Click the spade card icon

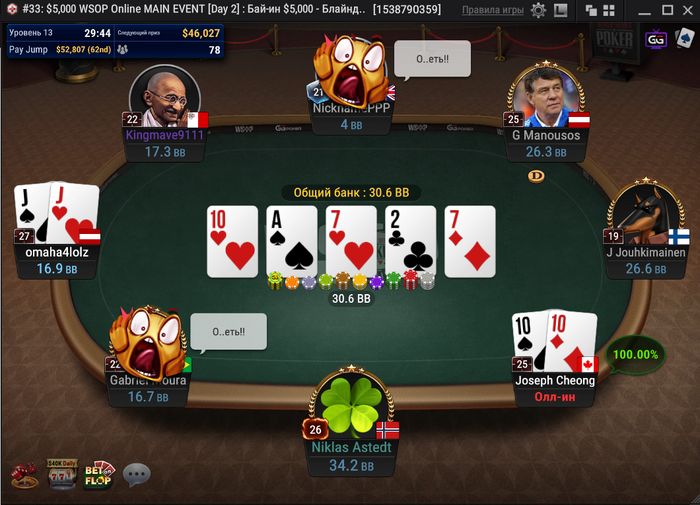684,39
